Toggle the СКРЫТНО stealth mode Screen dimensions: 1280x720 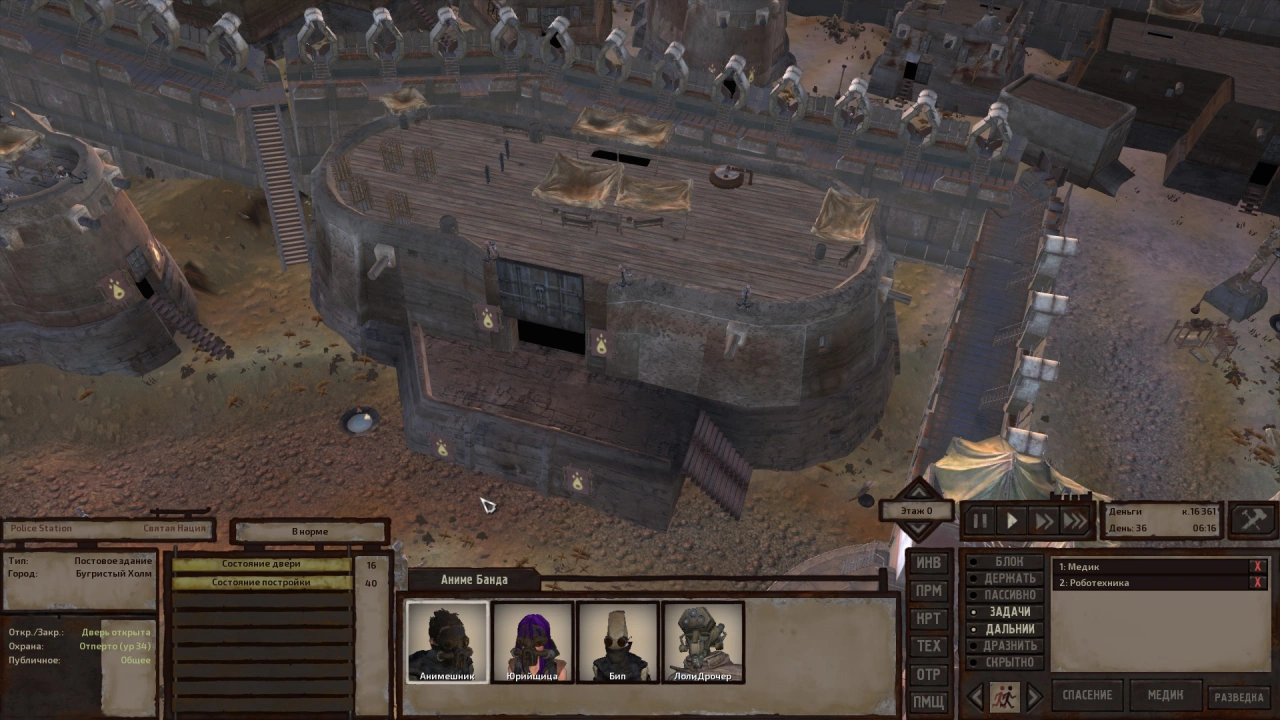pyautogui.click(x=1008, y=662)
